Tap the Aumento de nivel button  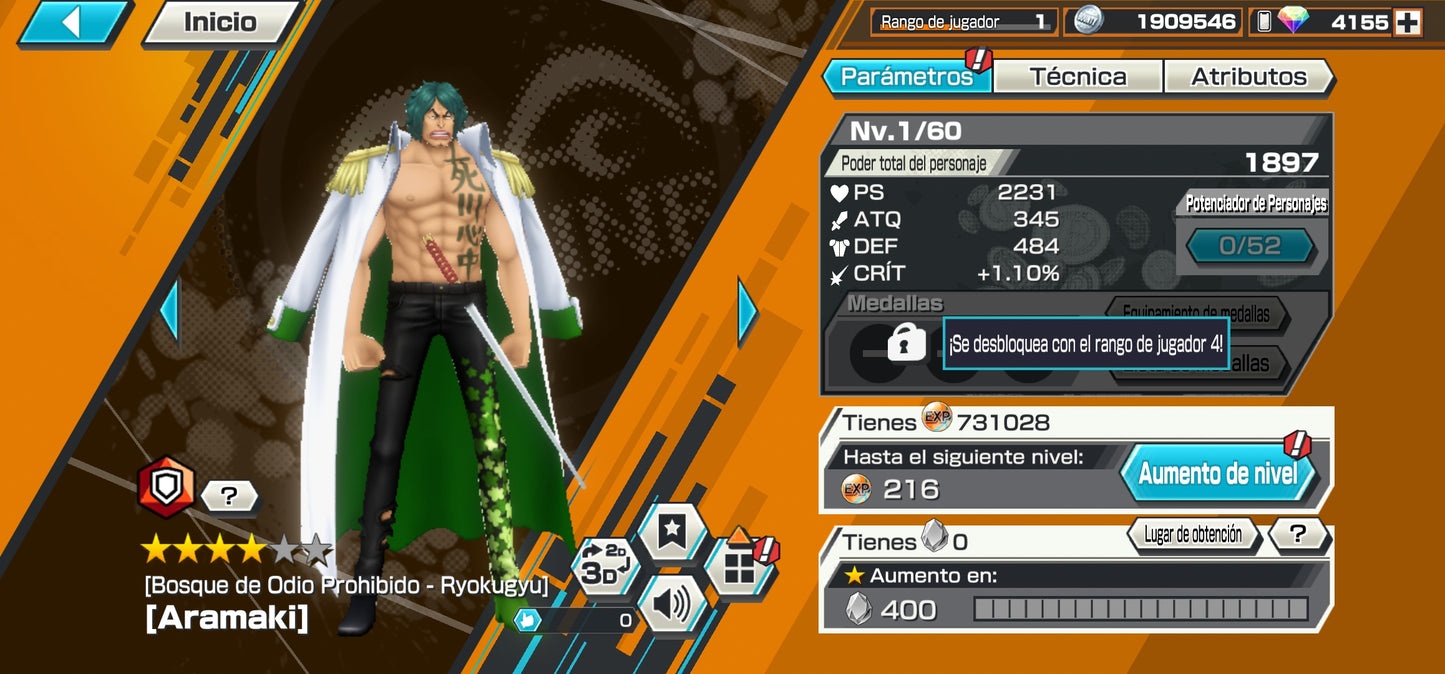point(1217,473)
